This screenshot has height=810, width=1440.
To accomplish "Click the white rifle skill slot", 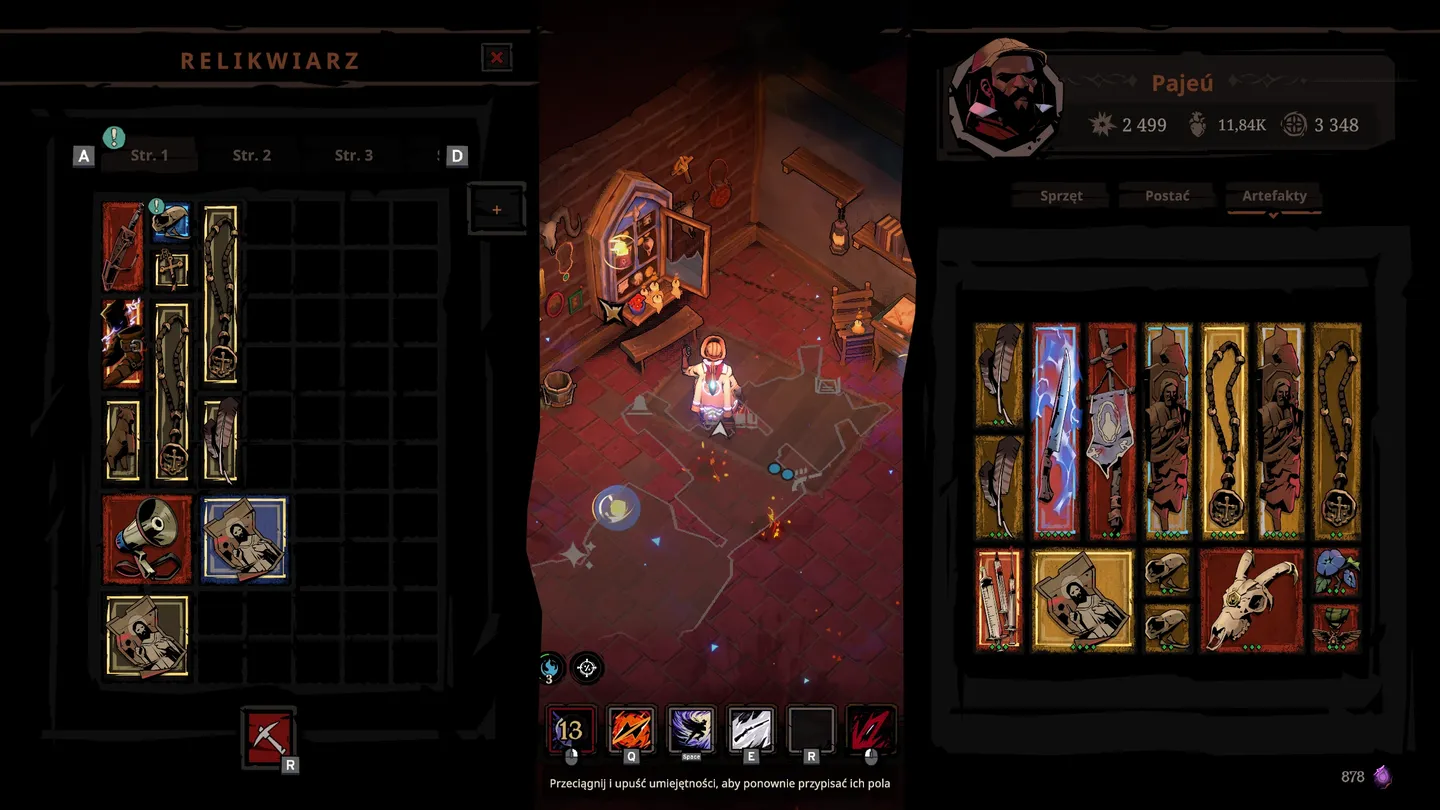I will click(750, 730).
